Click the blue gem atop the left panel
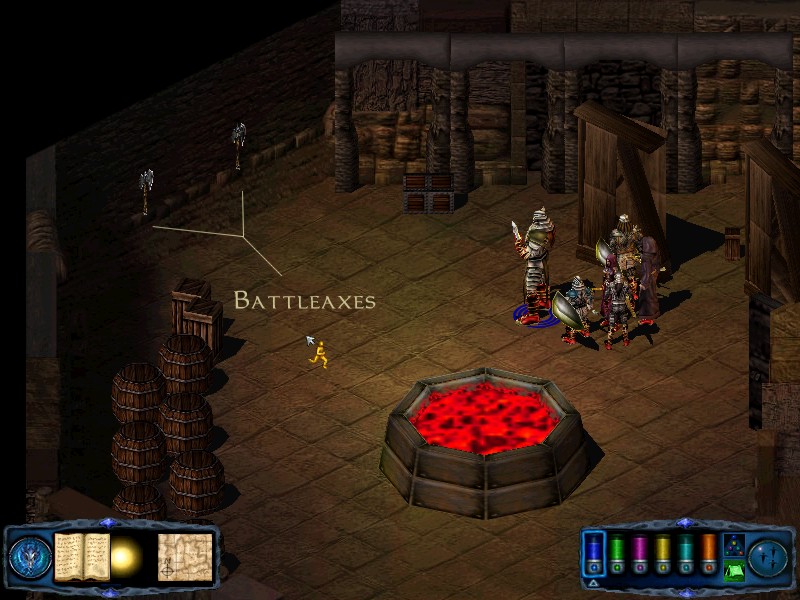This screenshot has width=800, height=600. (108, 522)
